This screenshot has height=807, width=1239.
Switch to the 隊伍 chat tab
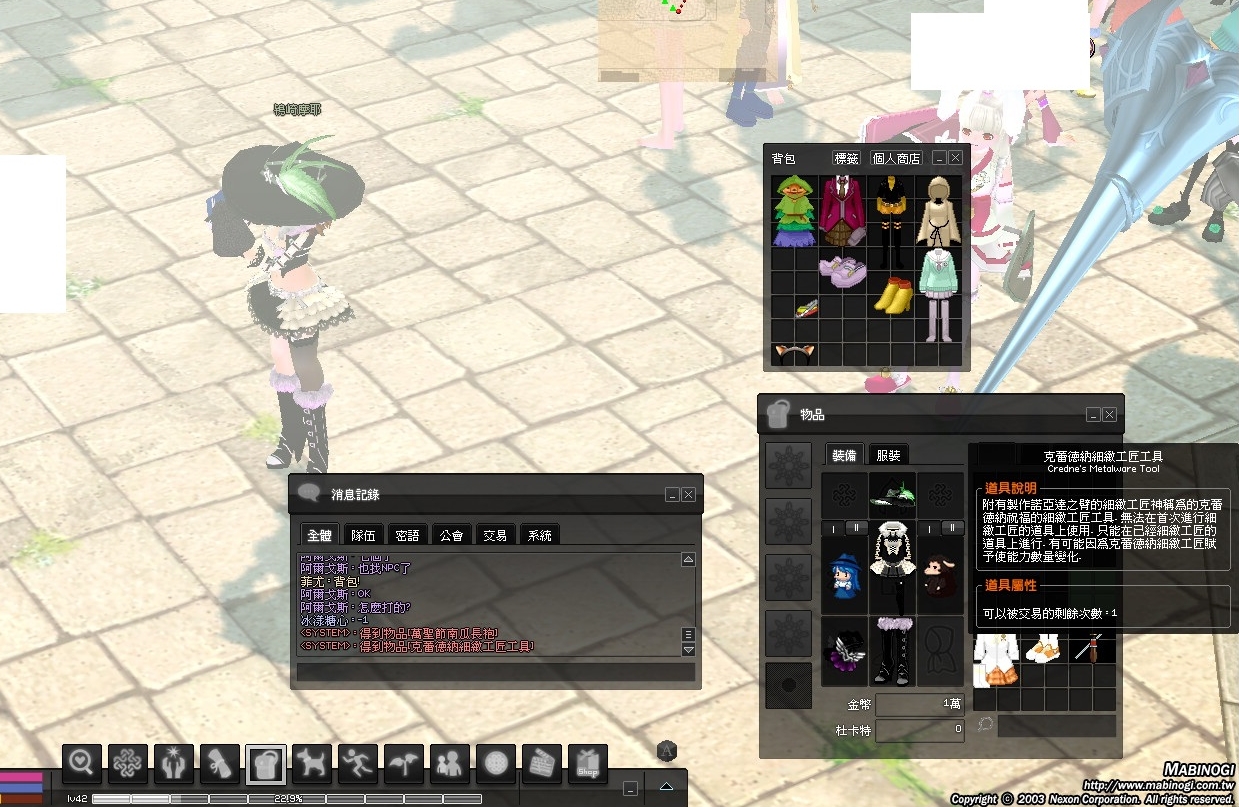363,535
